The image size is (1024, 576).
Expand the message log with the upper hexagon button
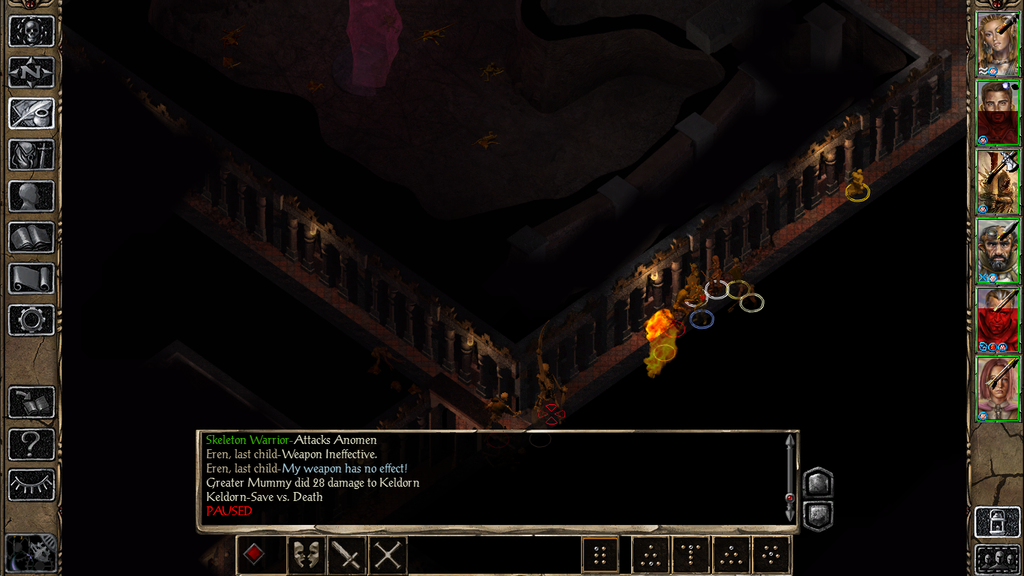(817, 483)
